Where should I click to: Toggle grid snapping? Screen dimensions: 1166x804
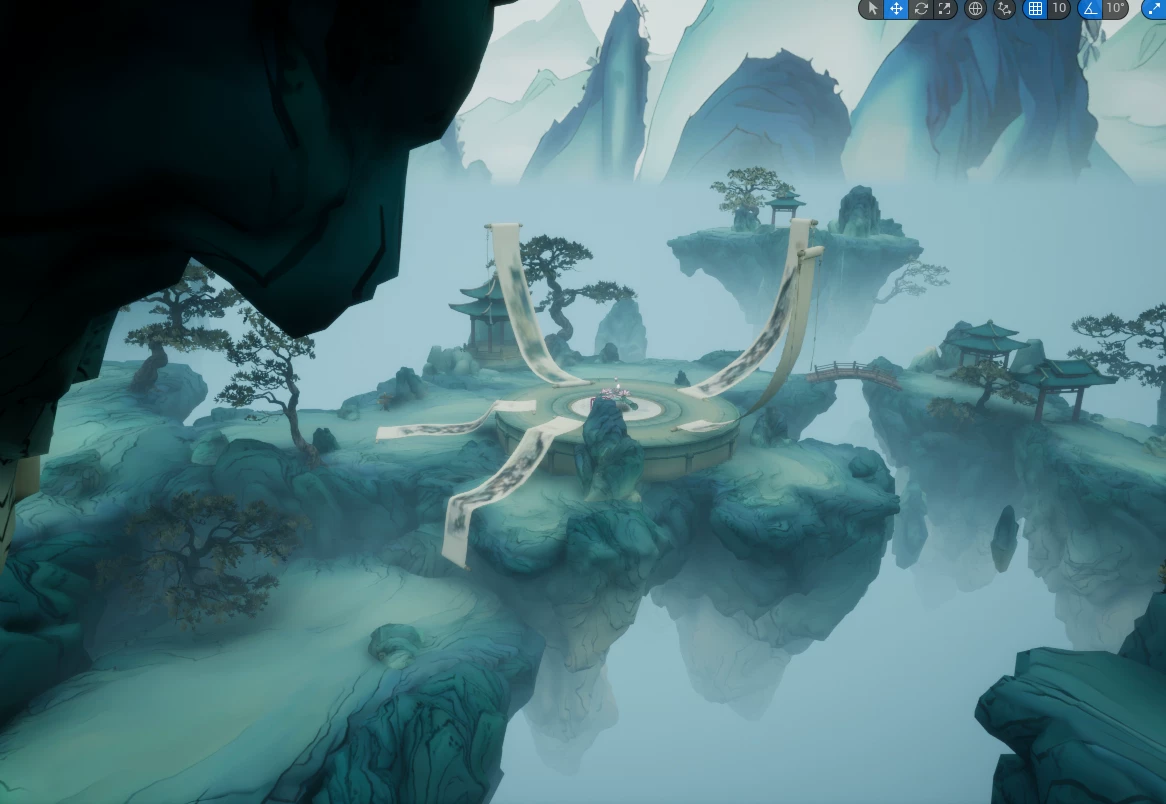point(1035,9)
